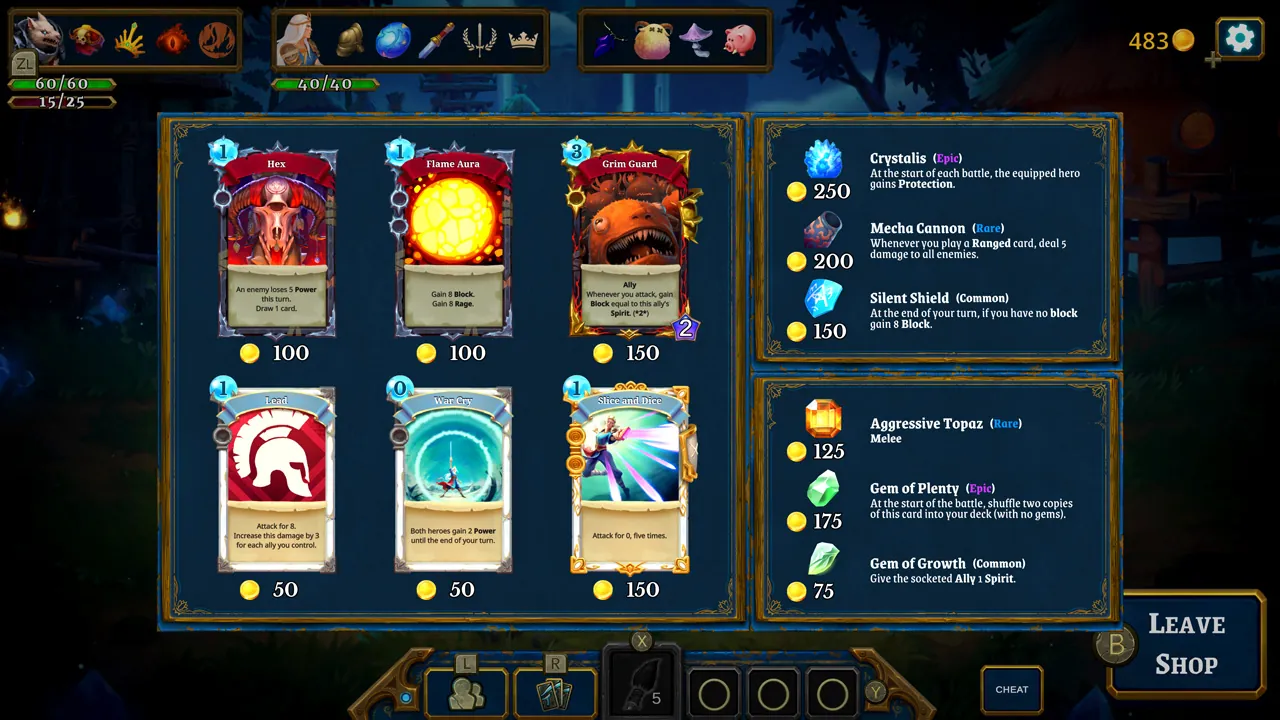Open the party overview with L button

click(464, 690)
